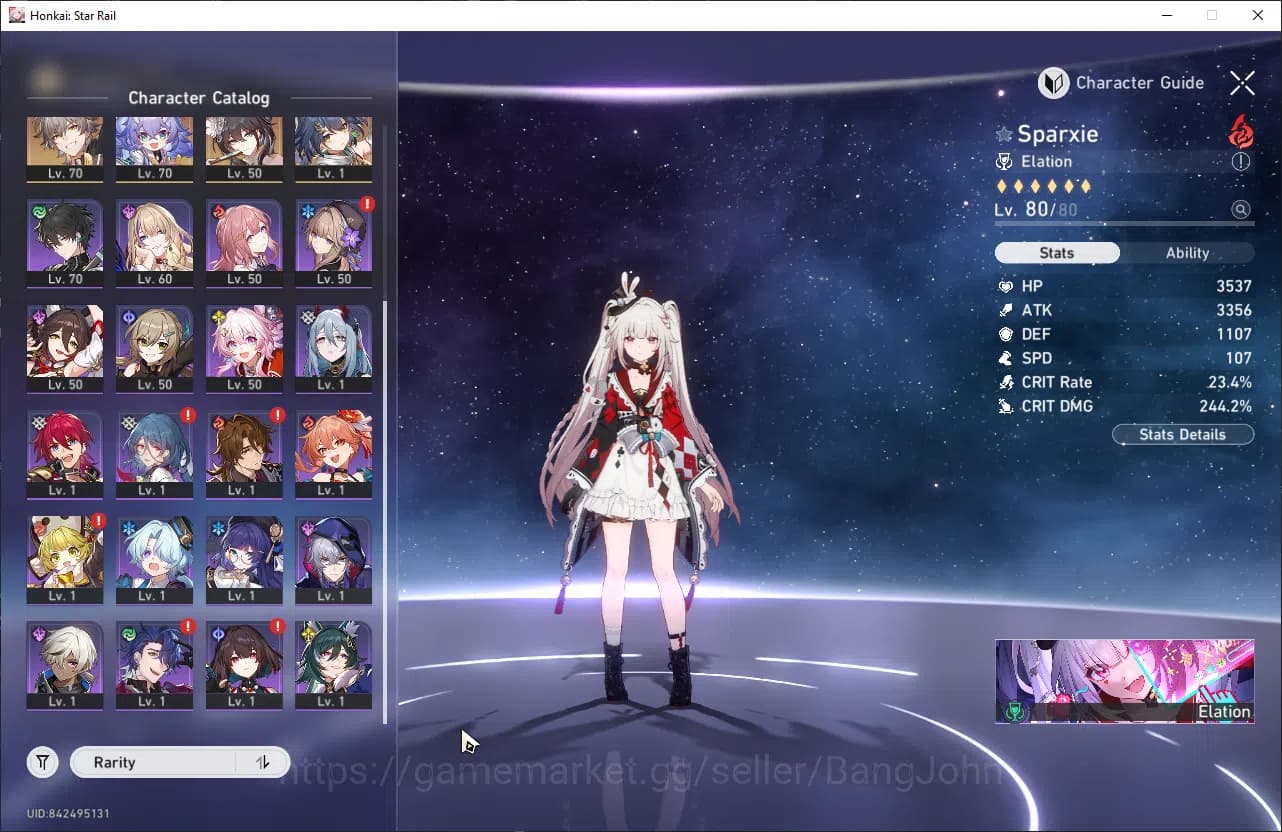The width and height of the screenshot is (1282, 832).
Task: Switch to the Ability tab
Action: pos(1189,253)
